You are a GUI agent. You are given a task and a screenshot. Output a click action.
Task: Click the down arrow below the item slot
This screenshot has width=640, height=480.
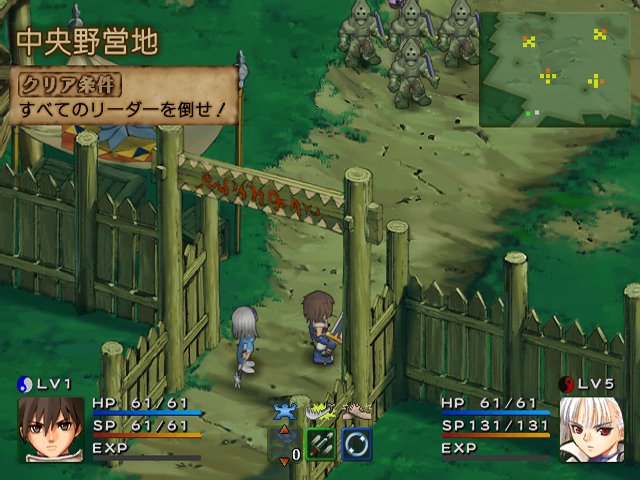pyautogui.click(x=284, y=460)
